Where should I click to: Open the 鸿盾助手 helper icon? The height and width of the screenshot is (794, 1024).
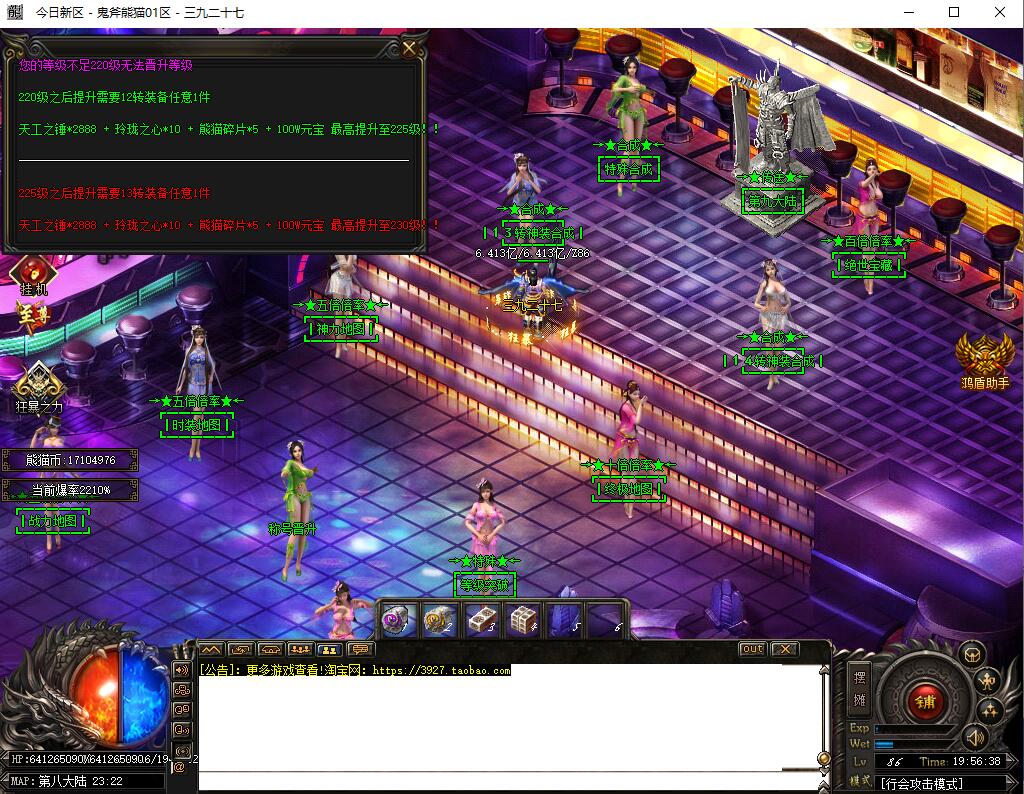click(x=984, y=356)
